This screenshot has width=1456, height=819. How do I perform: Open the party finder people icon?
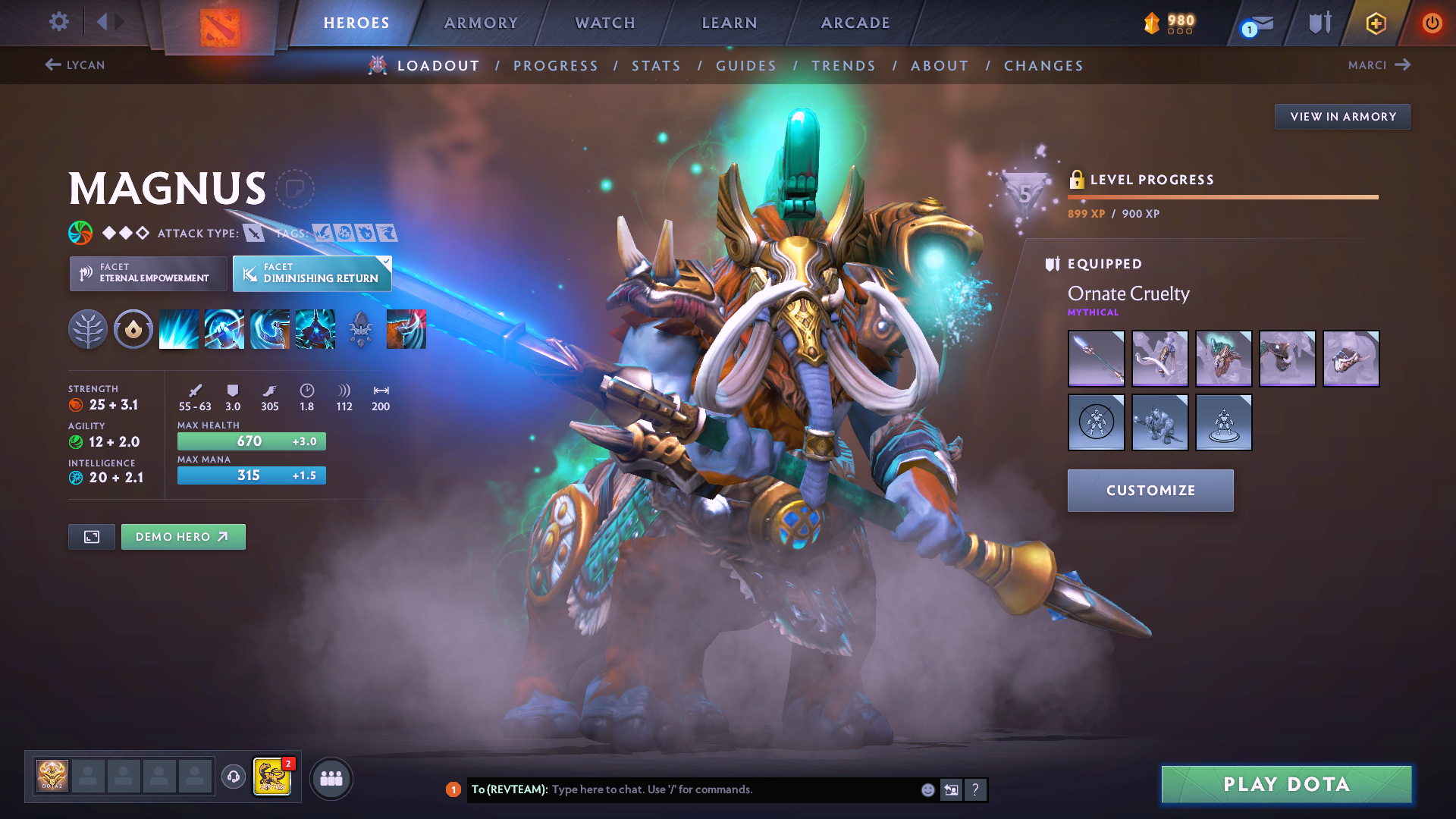(331, 778)
